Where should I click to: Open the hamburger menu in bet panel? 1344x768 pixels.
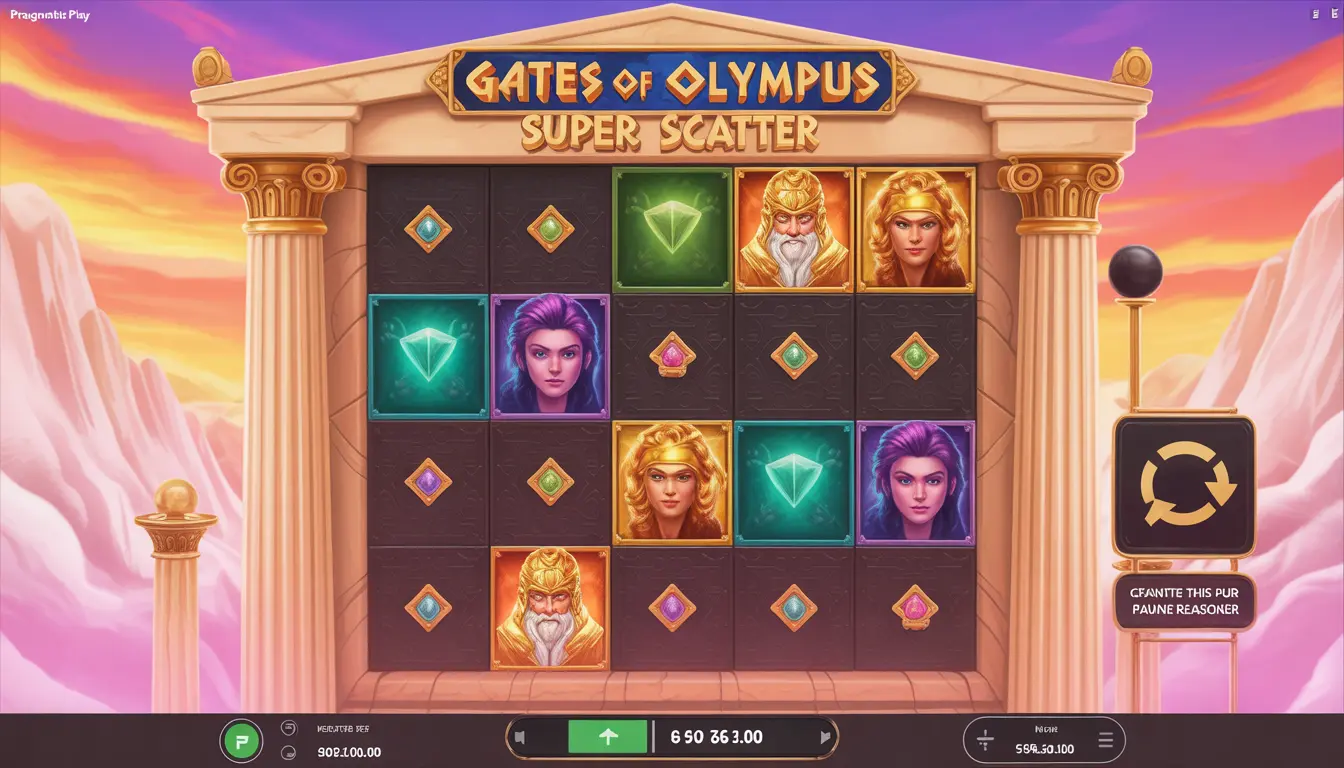[x=1106, y=741]
